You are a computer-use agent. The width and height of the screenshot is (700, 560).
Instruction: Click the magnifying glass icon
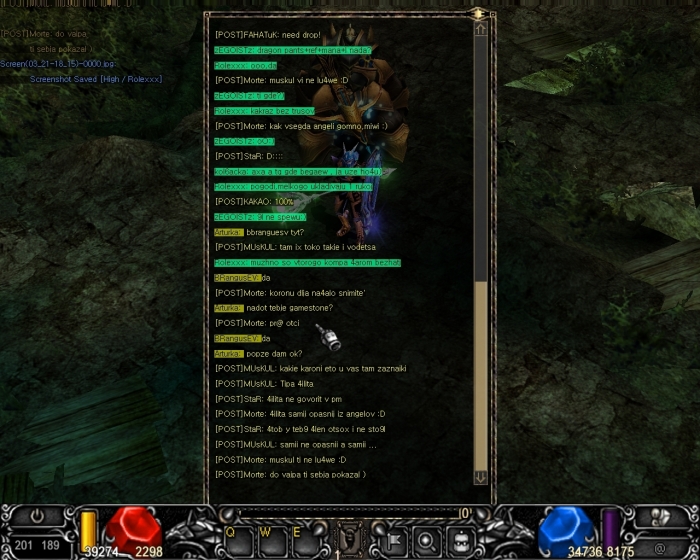[425, 540]
